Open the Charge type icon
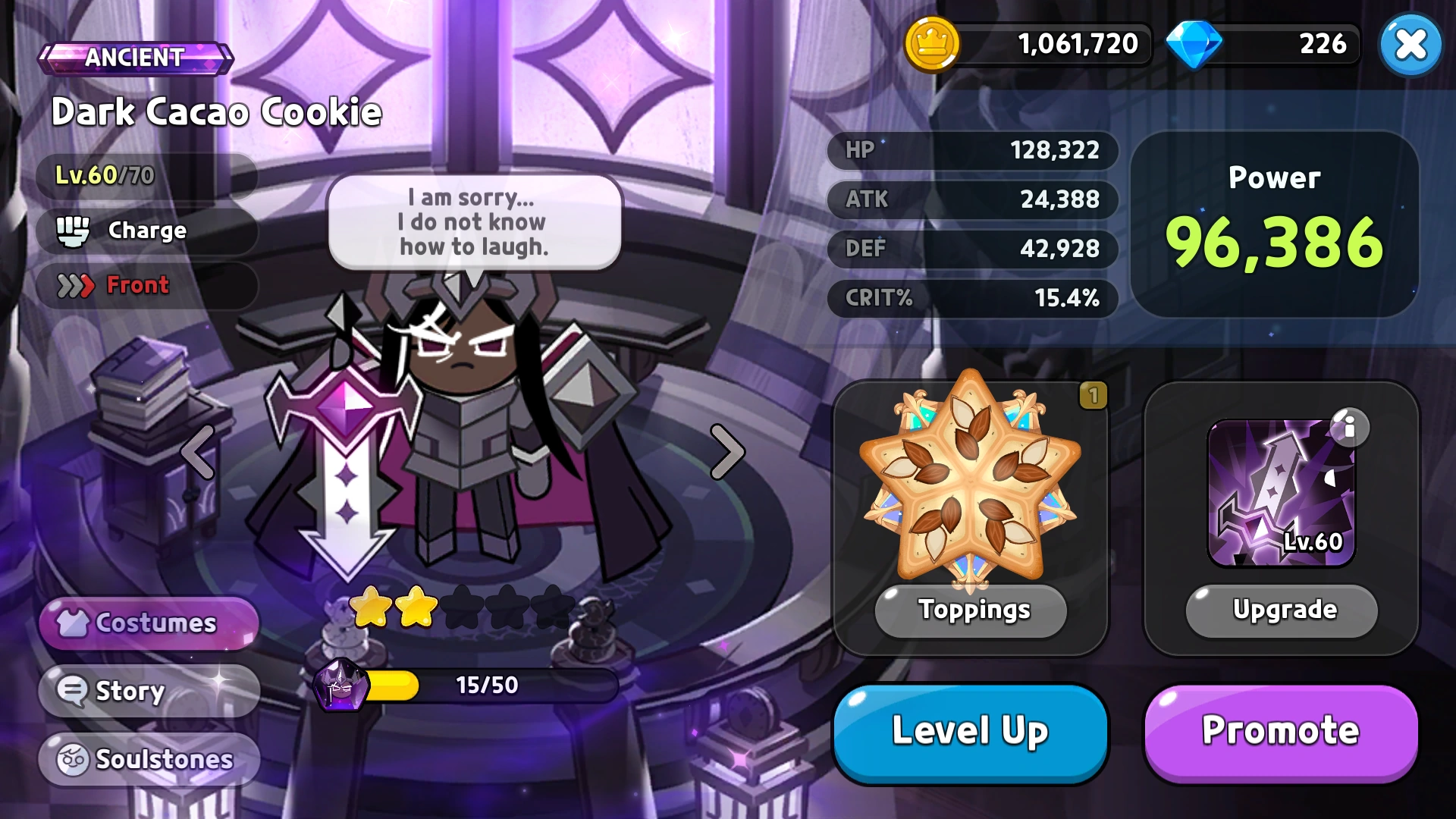Screen dimensions: 1456x819 (x=72, y=230)
